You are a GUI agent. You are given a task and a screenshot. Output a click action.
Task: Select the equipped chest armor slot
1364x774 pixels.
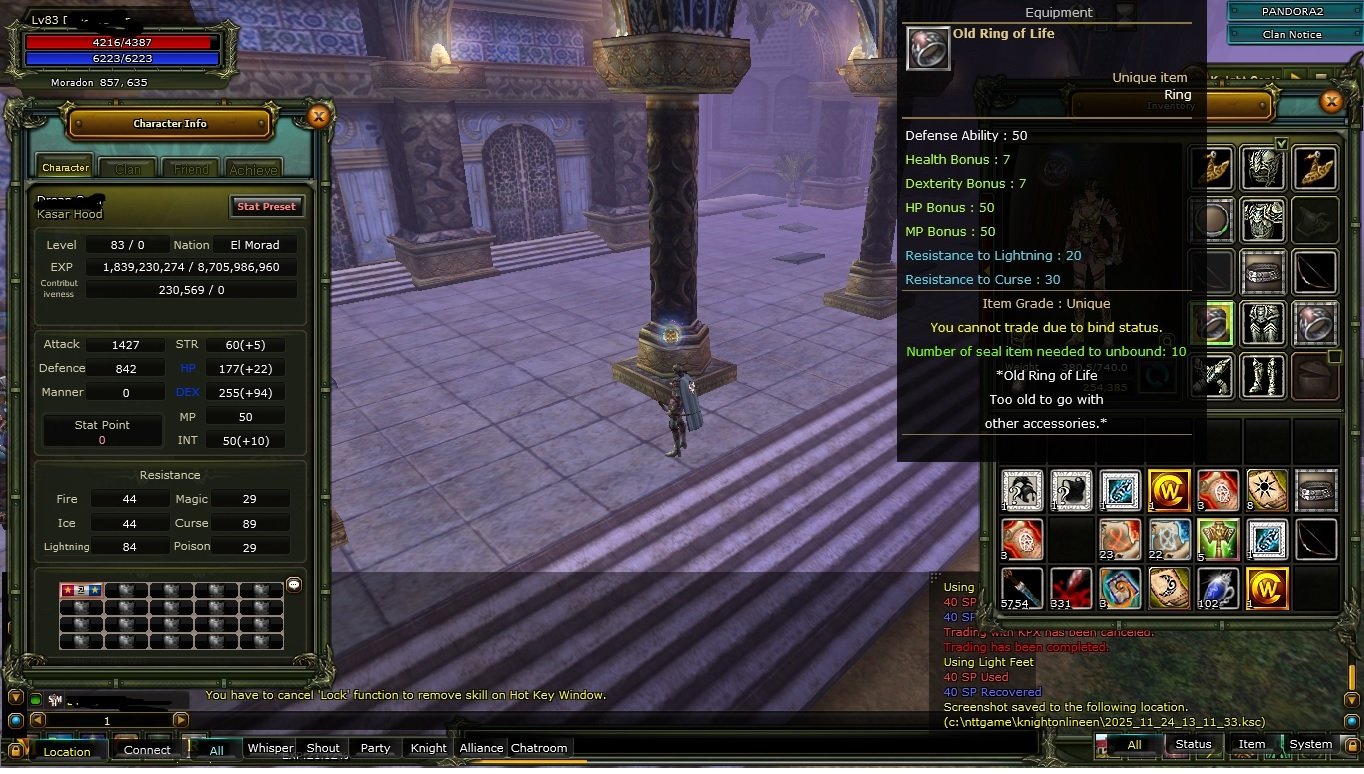[x=1262, y=219]
